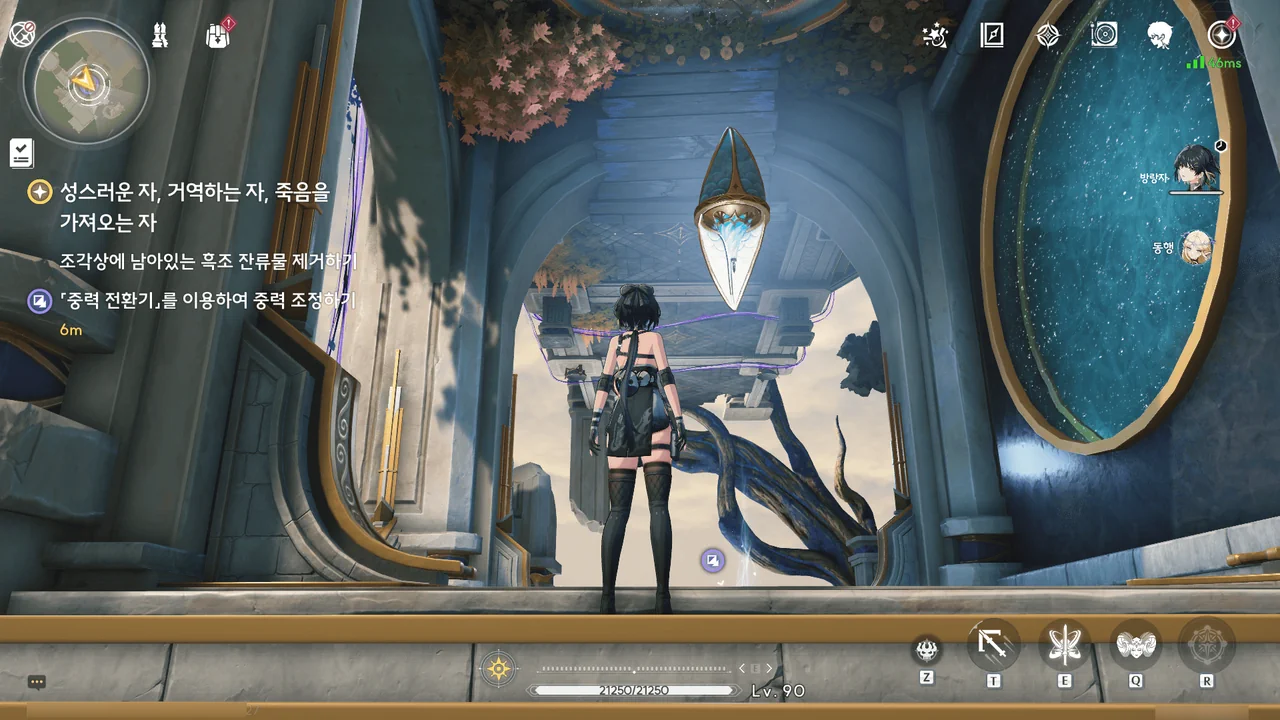This screenshot has width=1280, height=720.
Task: Activate the butterfly sword resonance skill
Action: point(1065,645)
